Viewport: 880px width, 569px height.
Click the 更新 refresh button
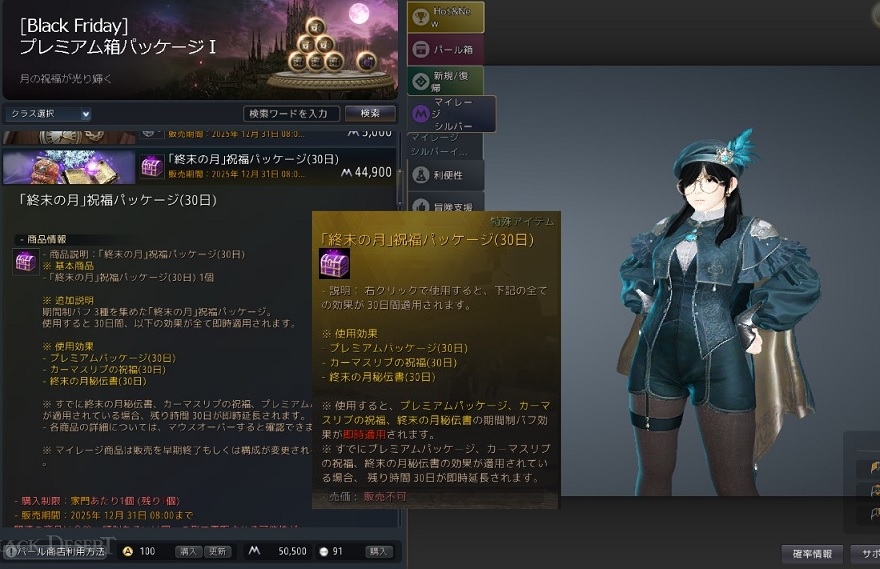pyautogui.click(x=218, y=551)
